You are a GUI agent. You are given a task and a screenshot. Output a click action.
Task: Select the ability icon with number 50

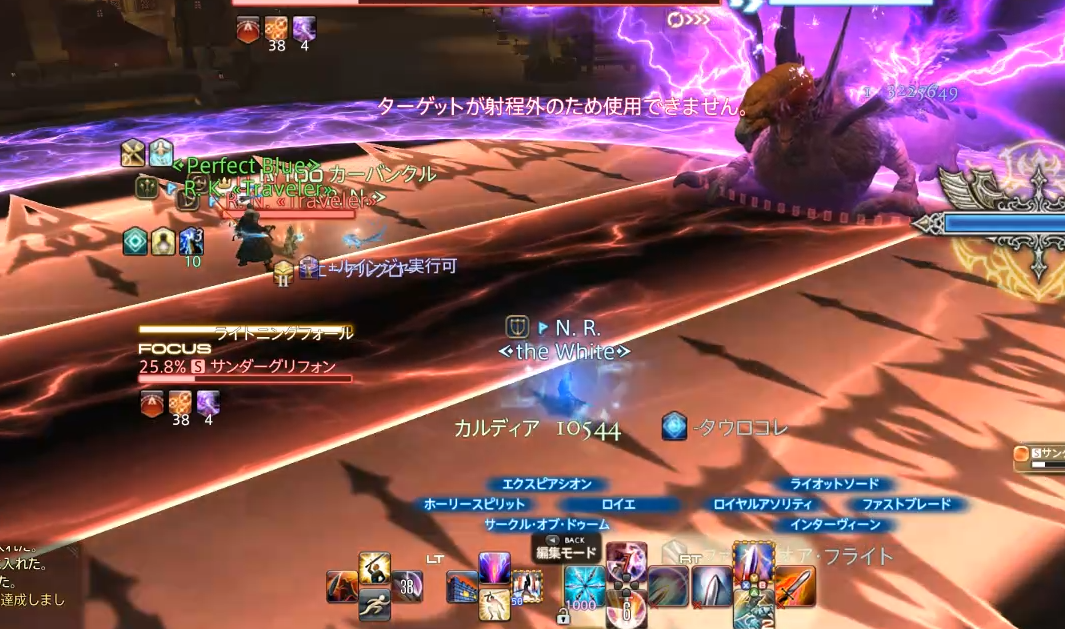click(525, 586)
